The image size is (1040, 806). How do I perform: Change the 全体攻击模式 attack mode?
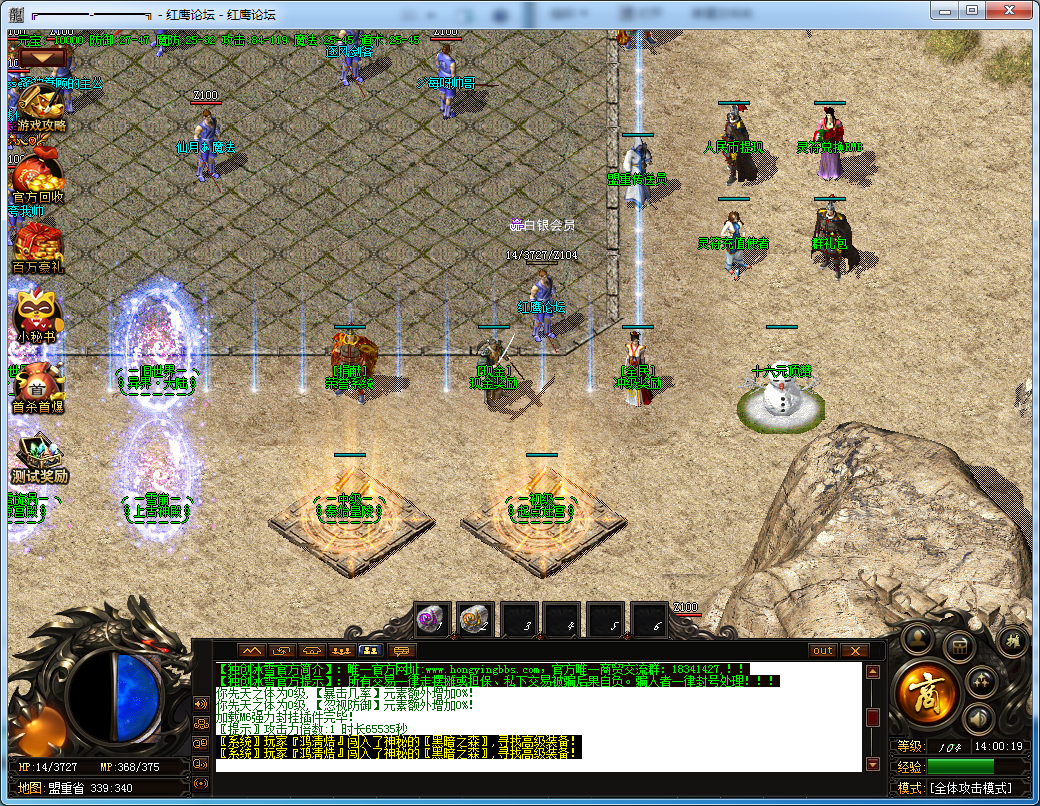pyautogui.click(x=970, y=788)
